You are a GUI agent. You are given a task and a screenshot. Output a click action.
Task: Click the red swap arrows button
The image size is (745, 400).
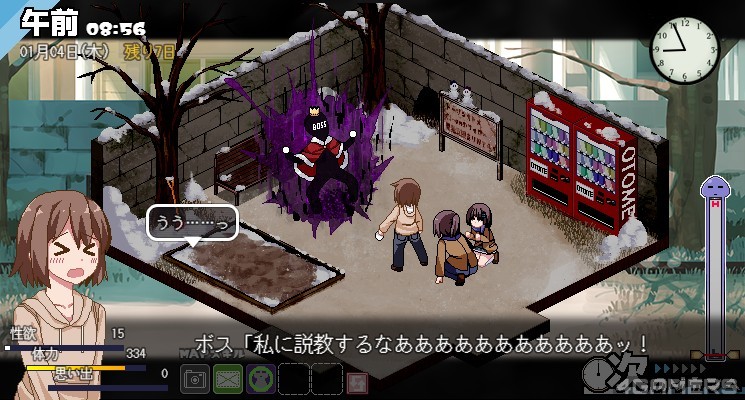click(355, 380)
